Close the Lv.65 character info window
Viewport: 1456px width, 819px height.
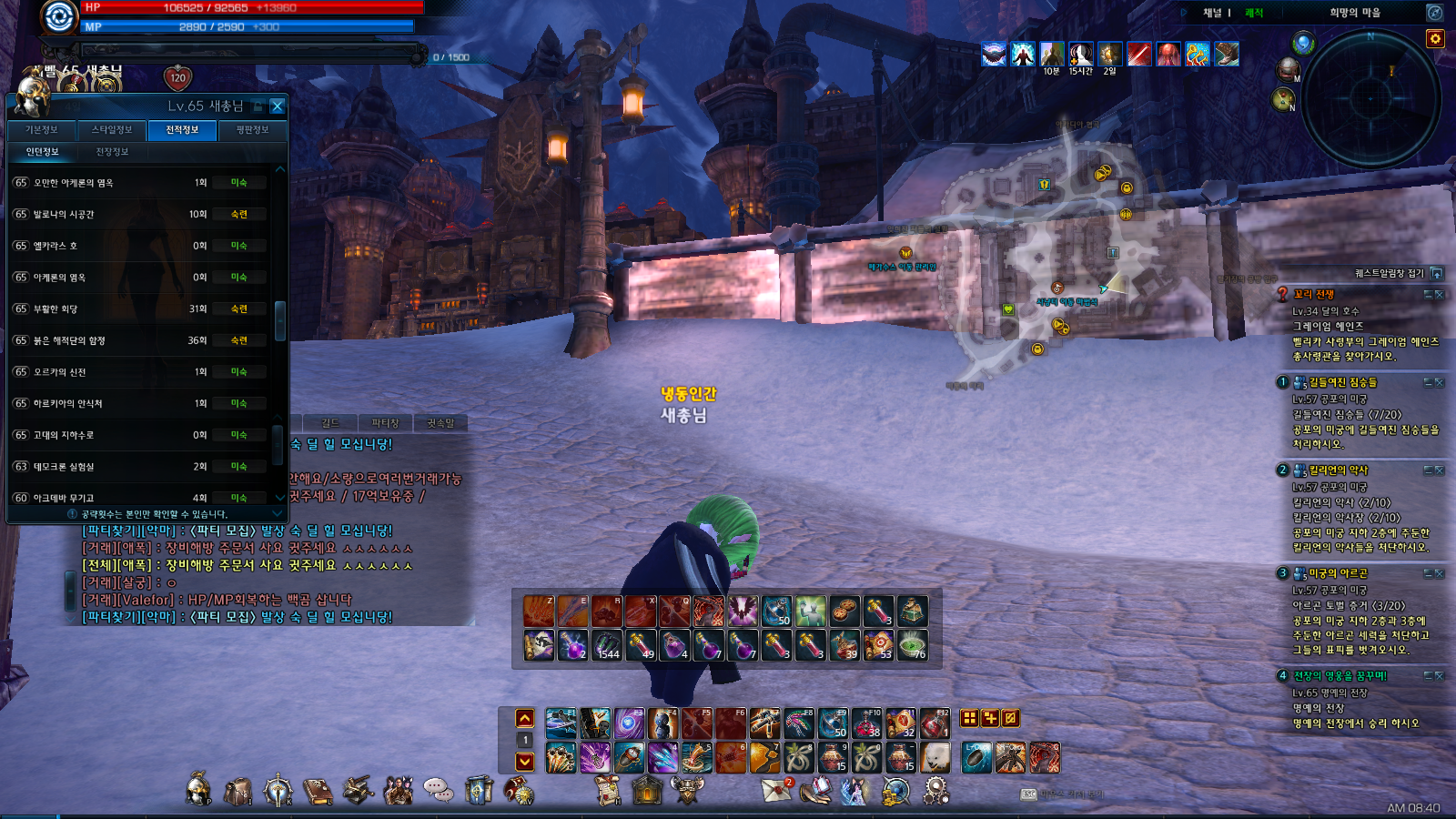(278, 106)
